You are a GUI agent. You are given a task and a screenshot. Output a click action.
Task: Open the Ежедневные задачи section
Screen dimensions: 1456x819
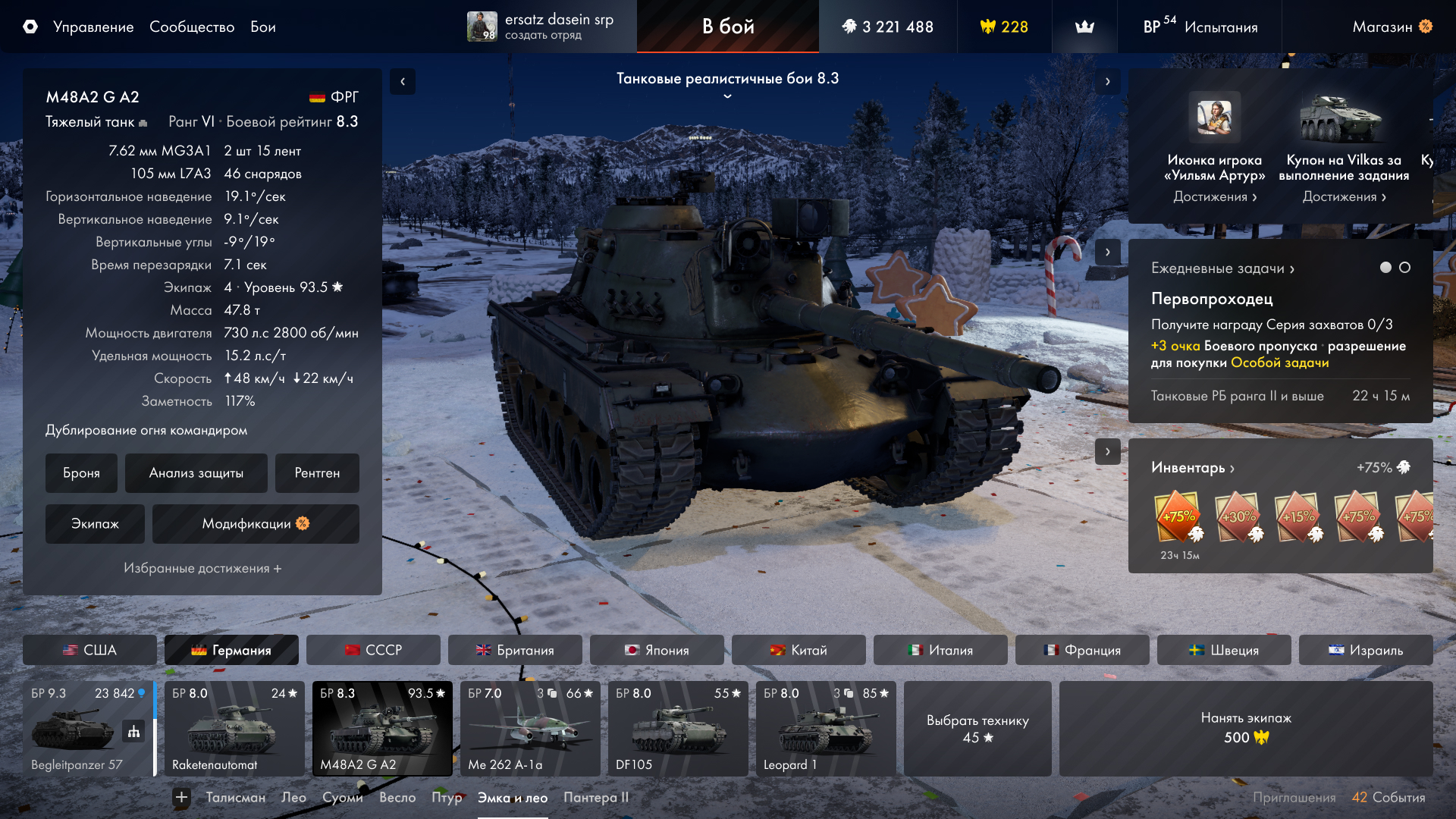pos(1219,268)
